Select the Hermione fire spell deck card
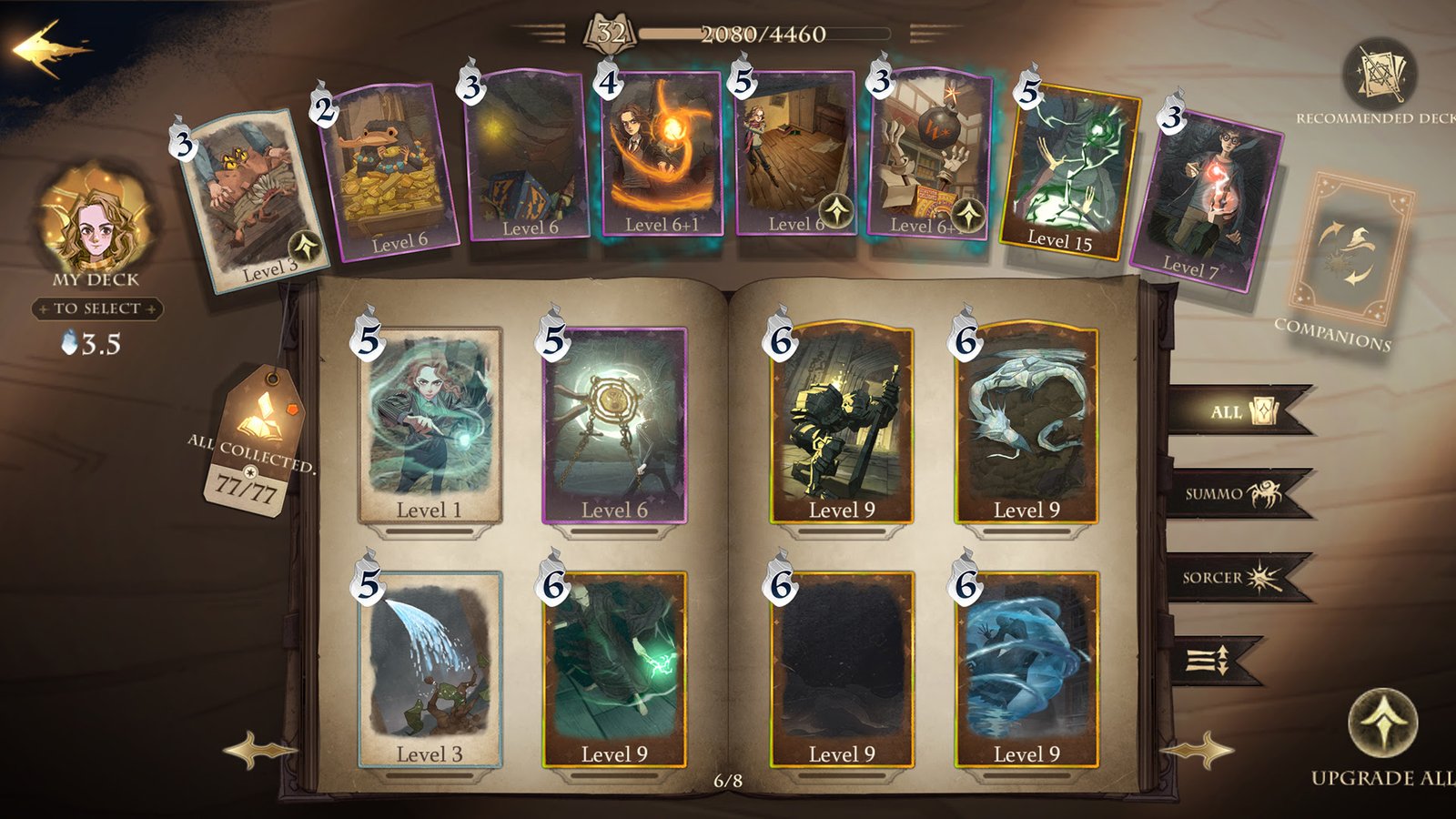Image resolution: width=1456 pixels, height=819 pixels. click(x=661, y=155)
